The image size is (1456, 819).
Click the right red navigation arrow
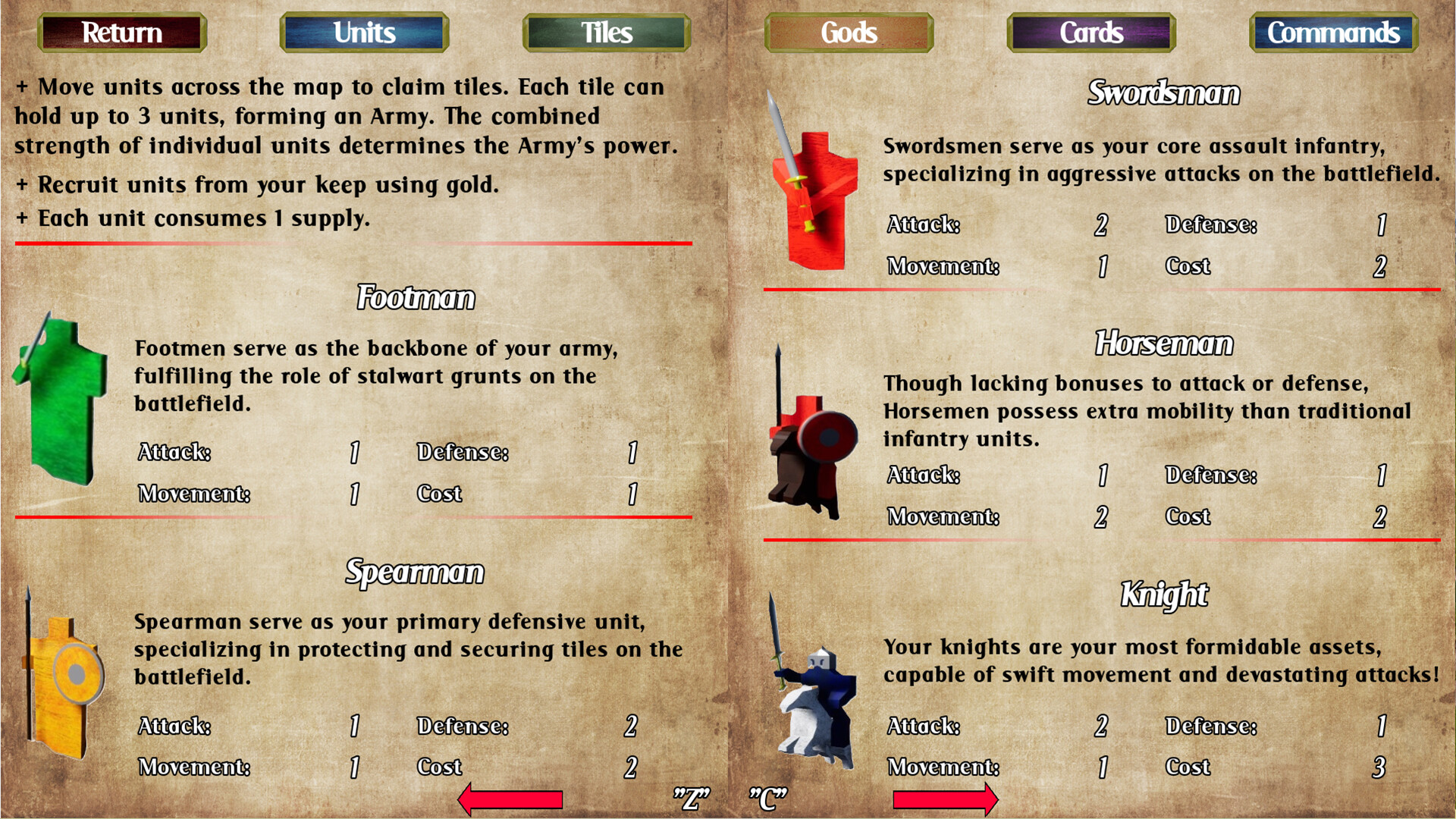(x=944, y=798)
